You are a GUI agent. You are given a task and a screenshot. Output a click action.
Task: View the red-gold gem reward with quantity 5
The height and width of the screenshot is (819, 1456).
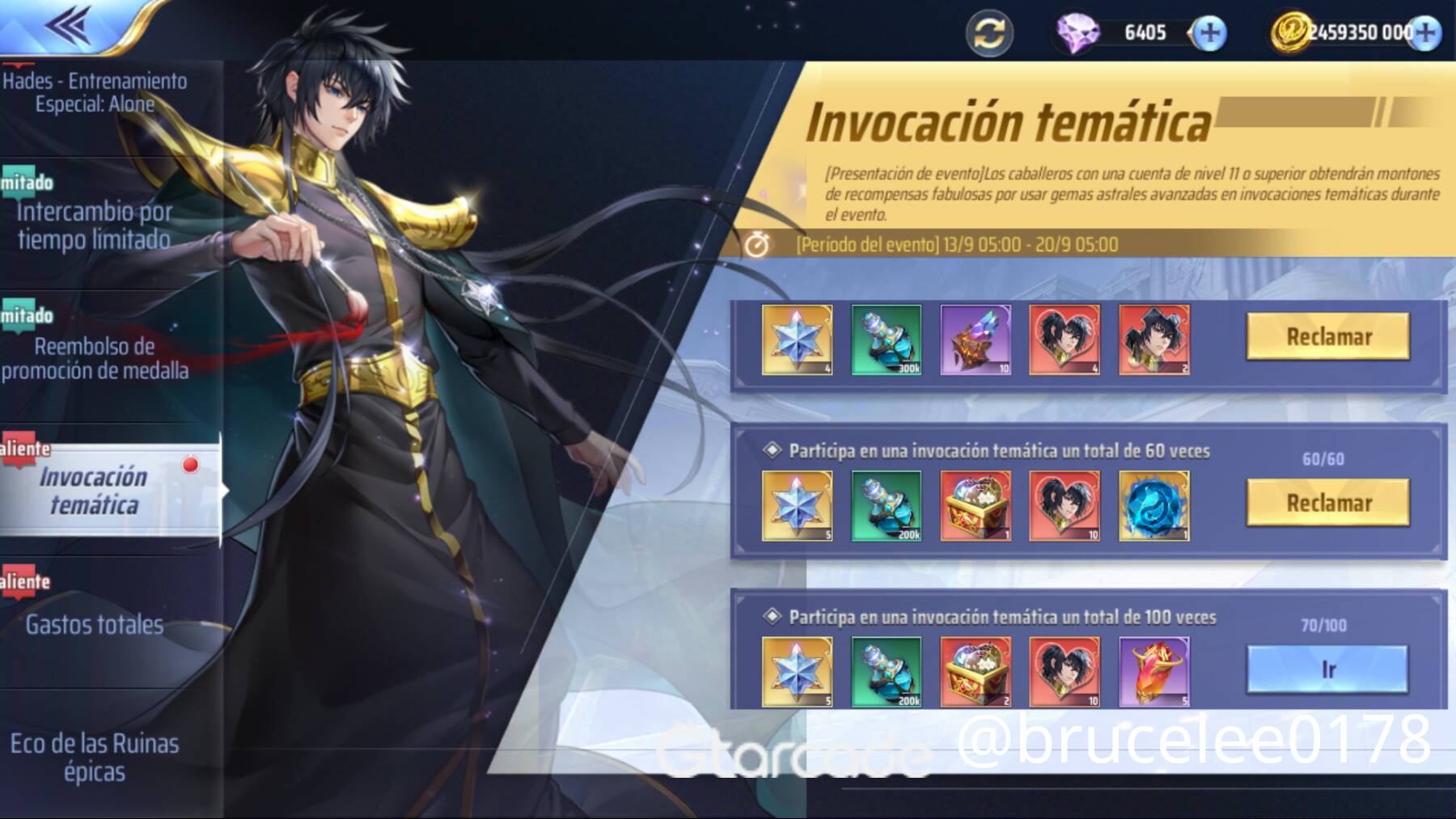pos(1154,672)
